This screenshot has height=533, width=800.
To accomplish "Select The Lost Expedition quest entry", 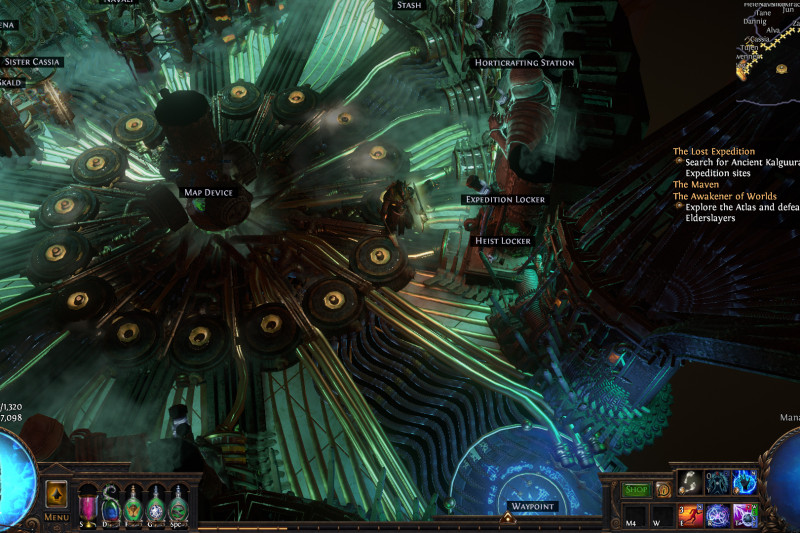I will point(713,152).
